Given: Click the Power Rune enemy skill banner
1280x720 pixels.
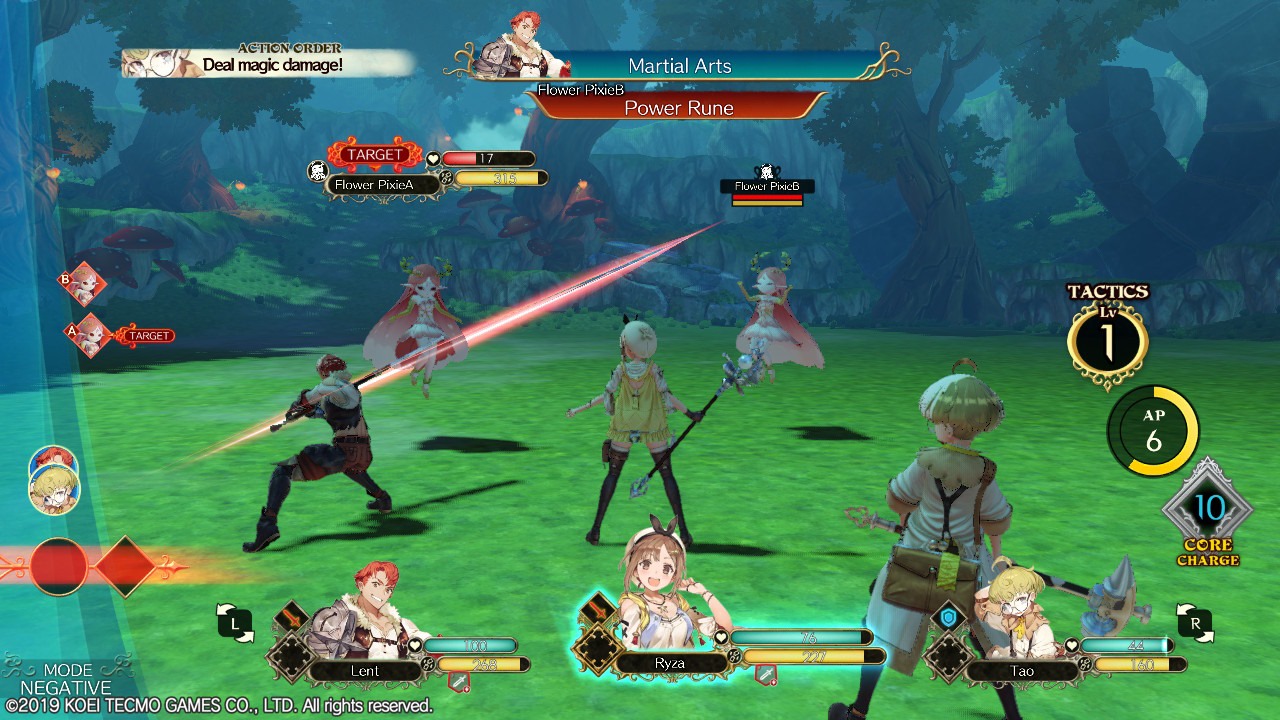Looking at the screenshot, I should 679,108.
